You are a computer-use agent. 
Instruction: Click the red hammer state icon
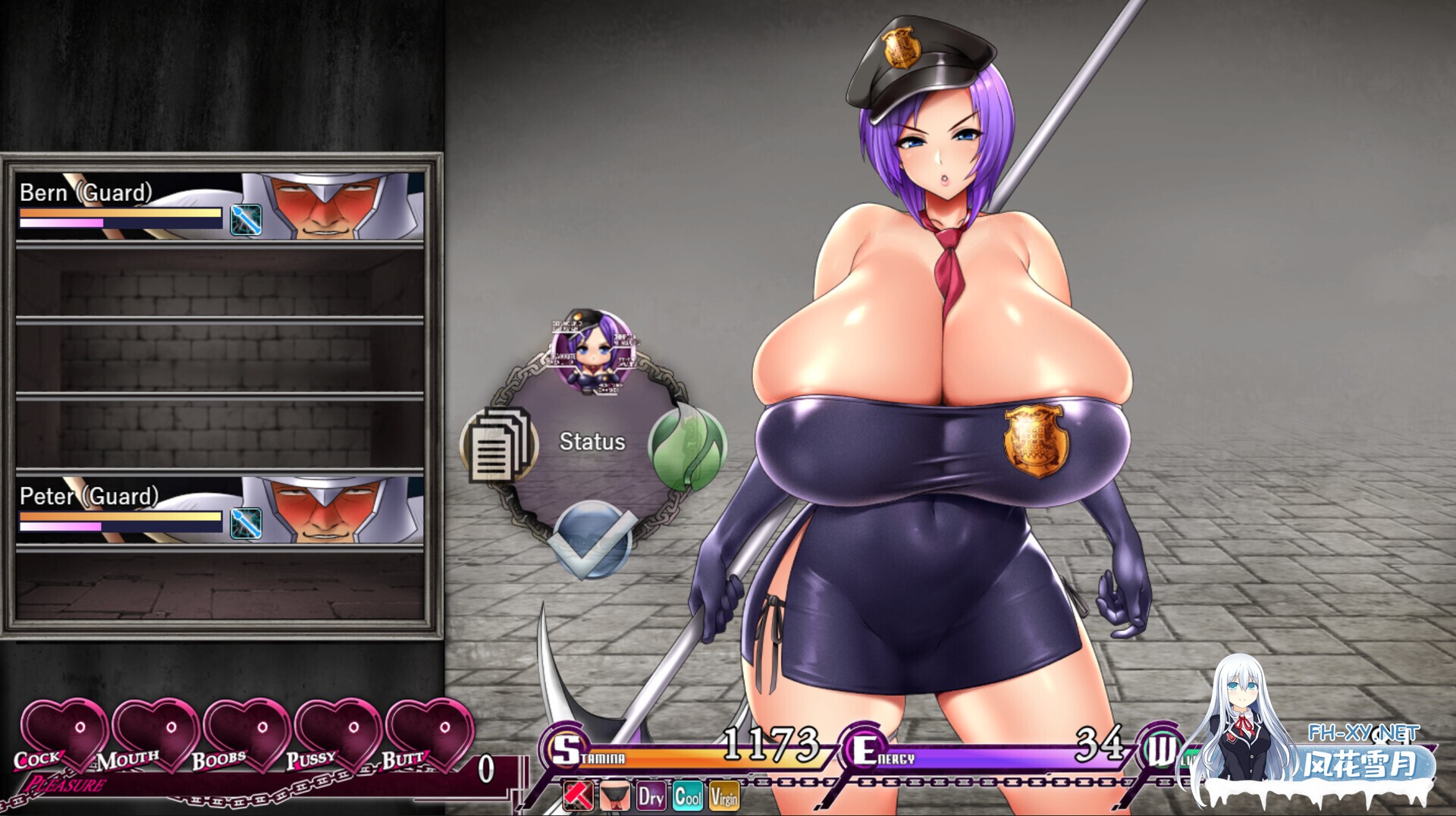[579, 796]
